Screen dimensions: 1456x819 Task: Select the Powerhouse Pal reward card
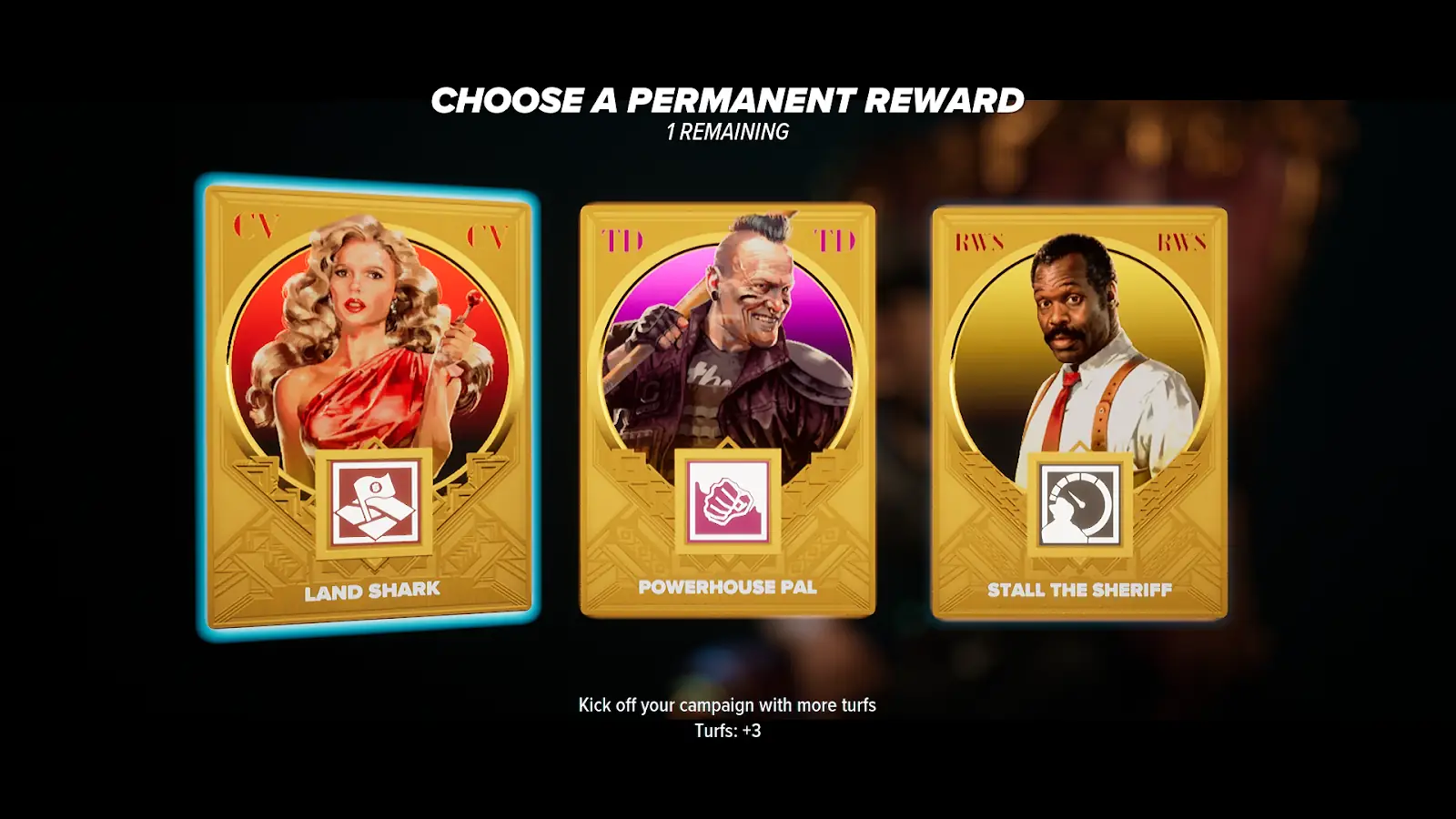727,409
